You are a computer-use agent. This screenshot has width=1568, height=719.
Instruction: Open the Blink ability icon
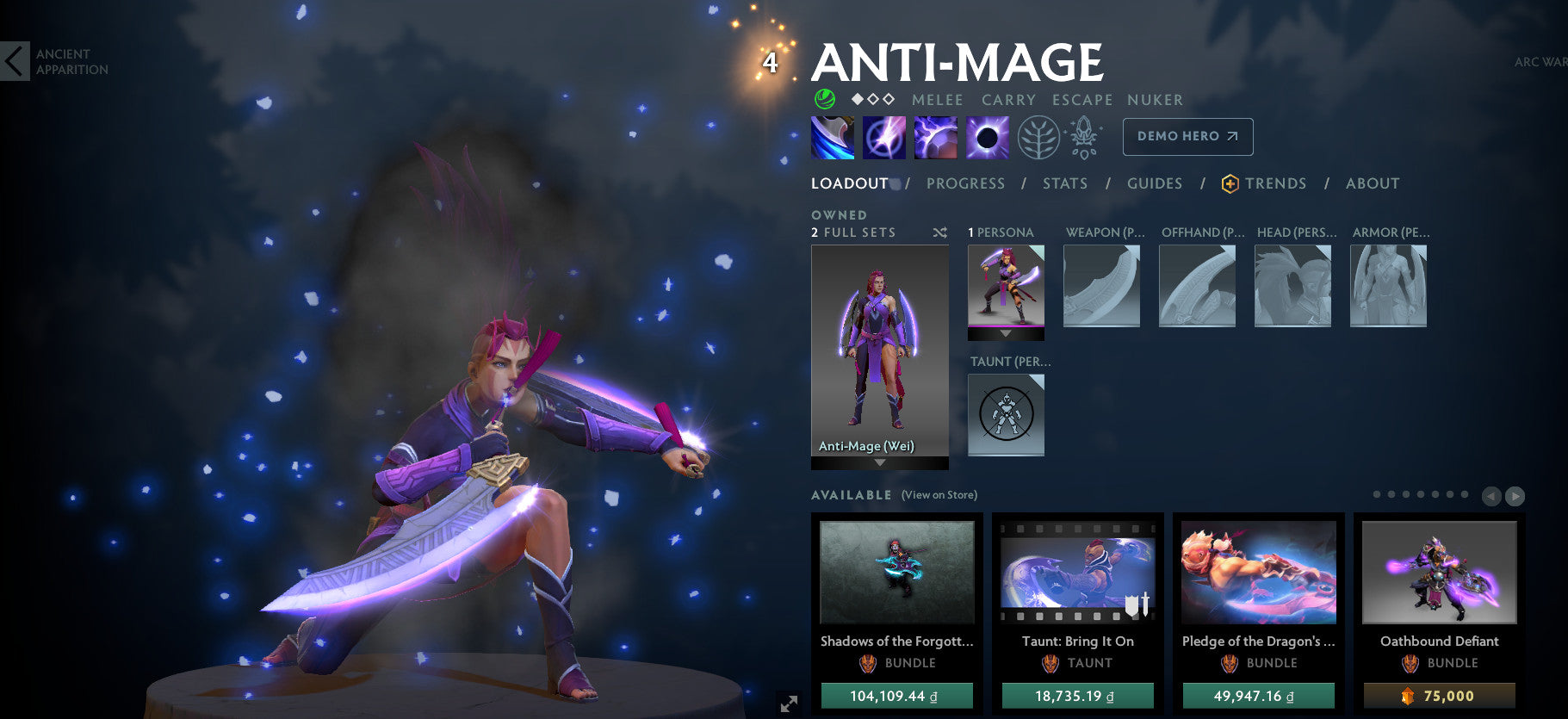click(x=883, y=137)
